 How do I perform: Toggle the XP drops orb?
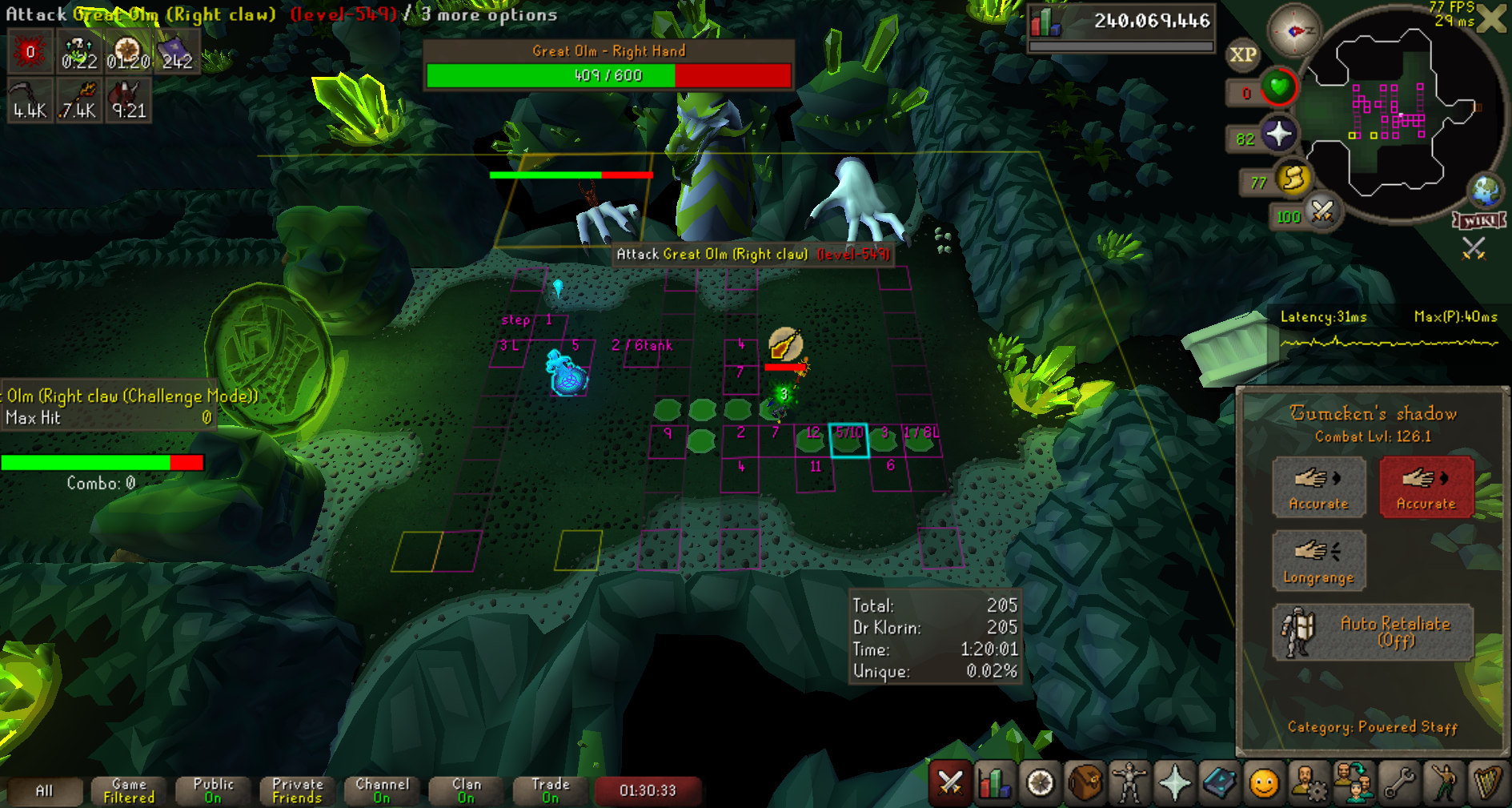[1242, 55]
